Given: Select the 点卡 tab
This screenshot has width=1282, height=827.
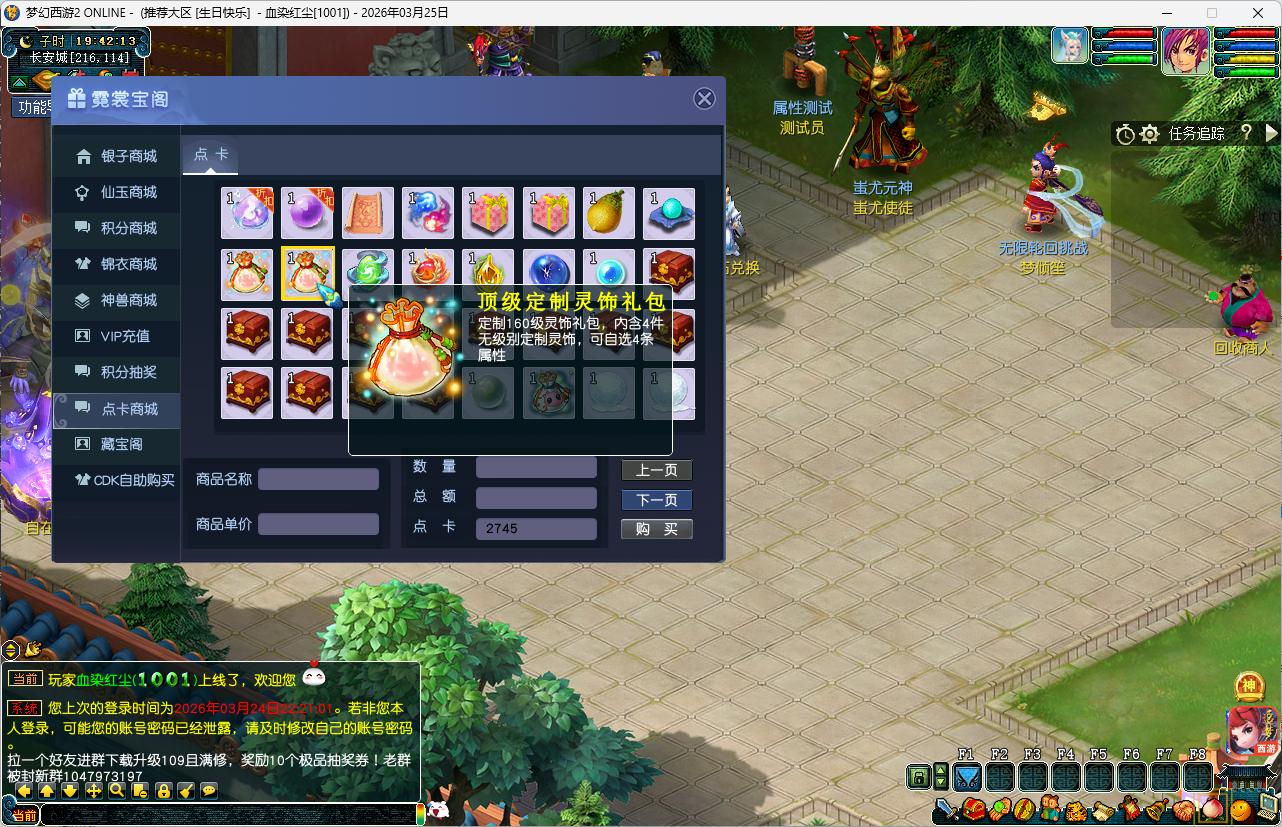Looking at the screenshot, I should 211,154.
